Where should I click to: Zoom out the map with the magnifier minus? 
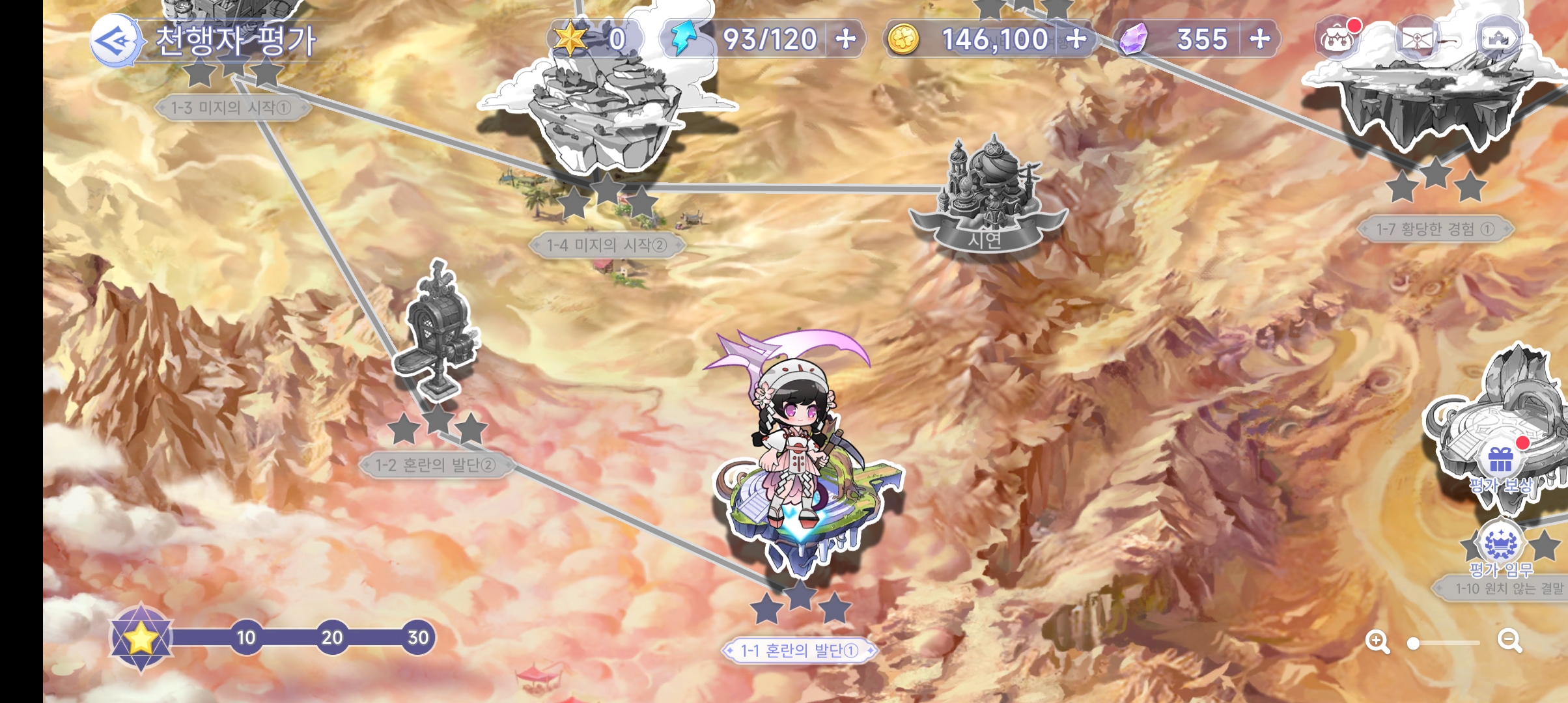click(x=1509, y=641)
